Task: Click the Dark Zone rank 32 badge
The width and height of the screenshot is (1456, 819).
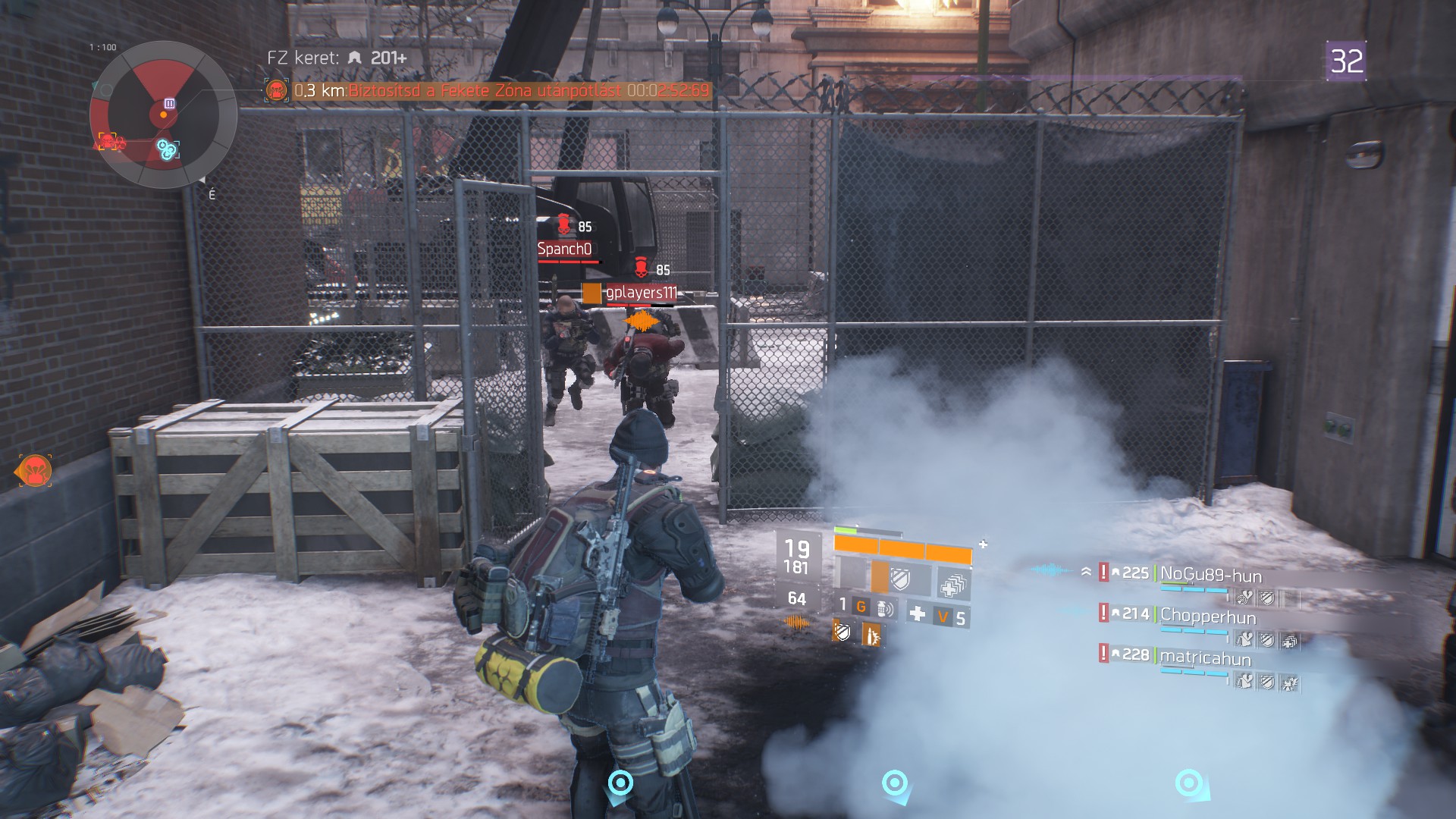Action: tap(1346, 61)
